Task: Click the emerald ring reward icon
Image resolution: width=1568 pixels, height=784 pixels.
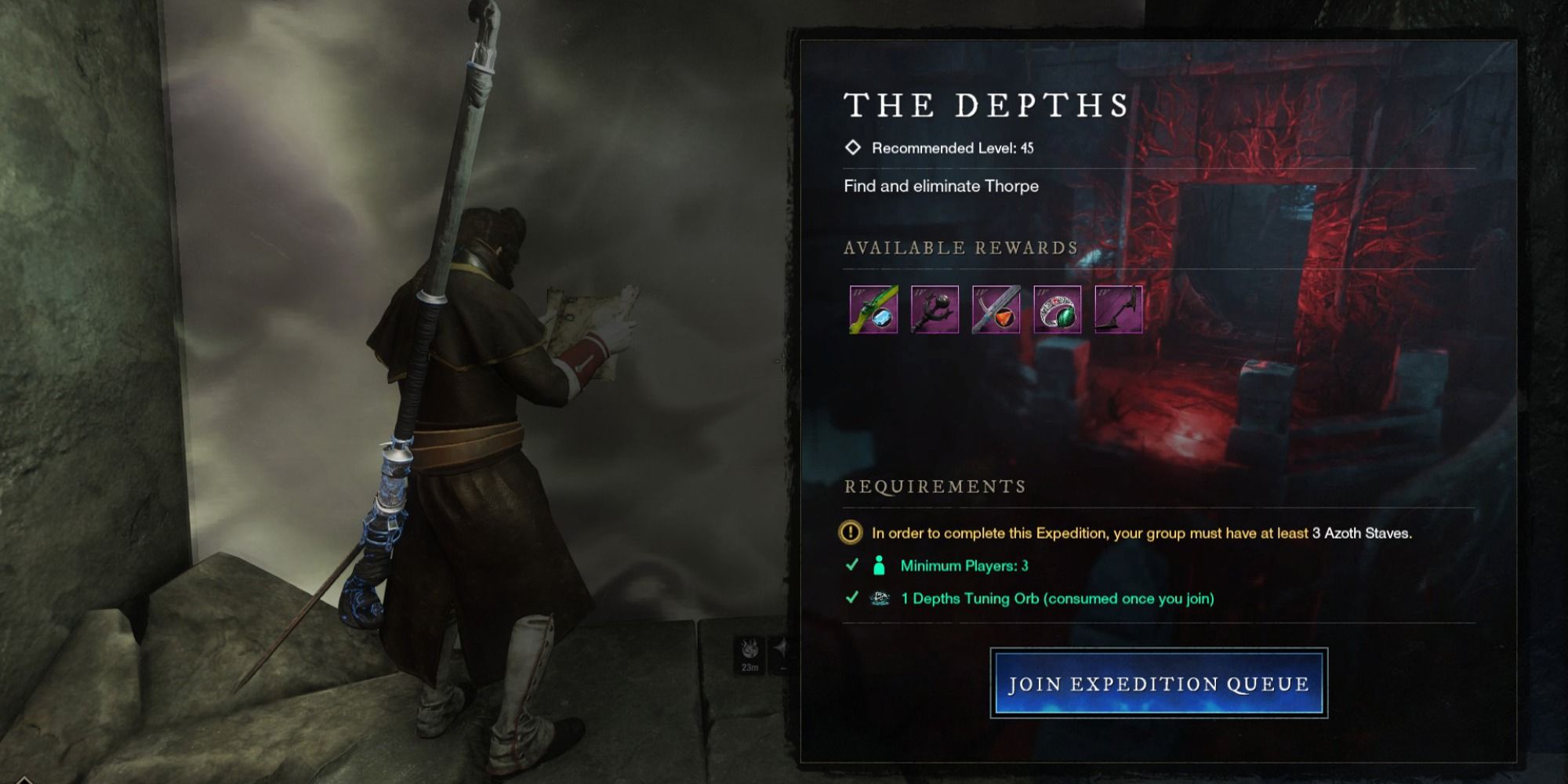Action: [1058, 309]
